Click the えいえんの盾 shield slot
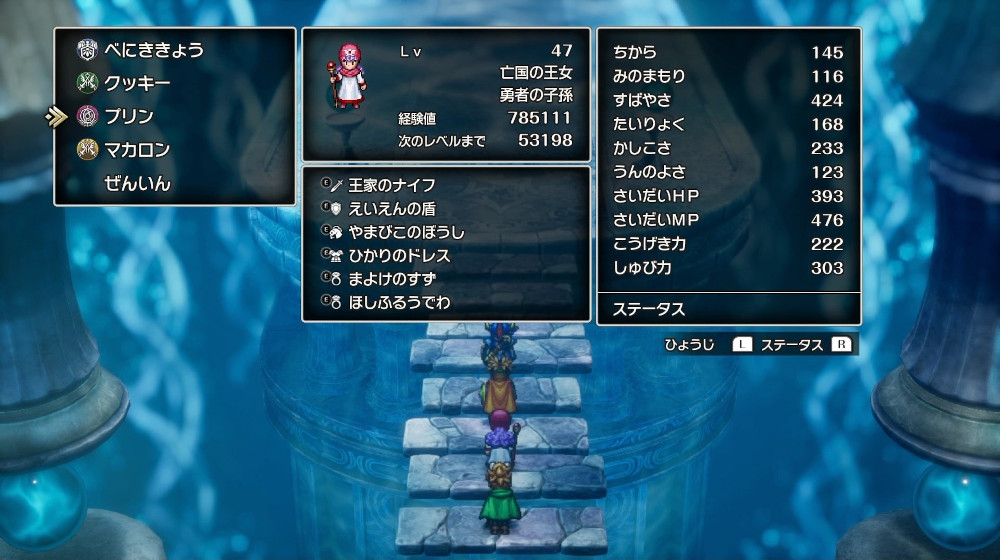The width and height of the screenshot is (1000, 560). (x=392, y=209)
